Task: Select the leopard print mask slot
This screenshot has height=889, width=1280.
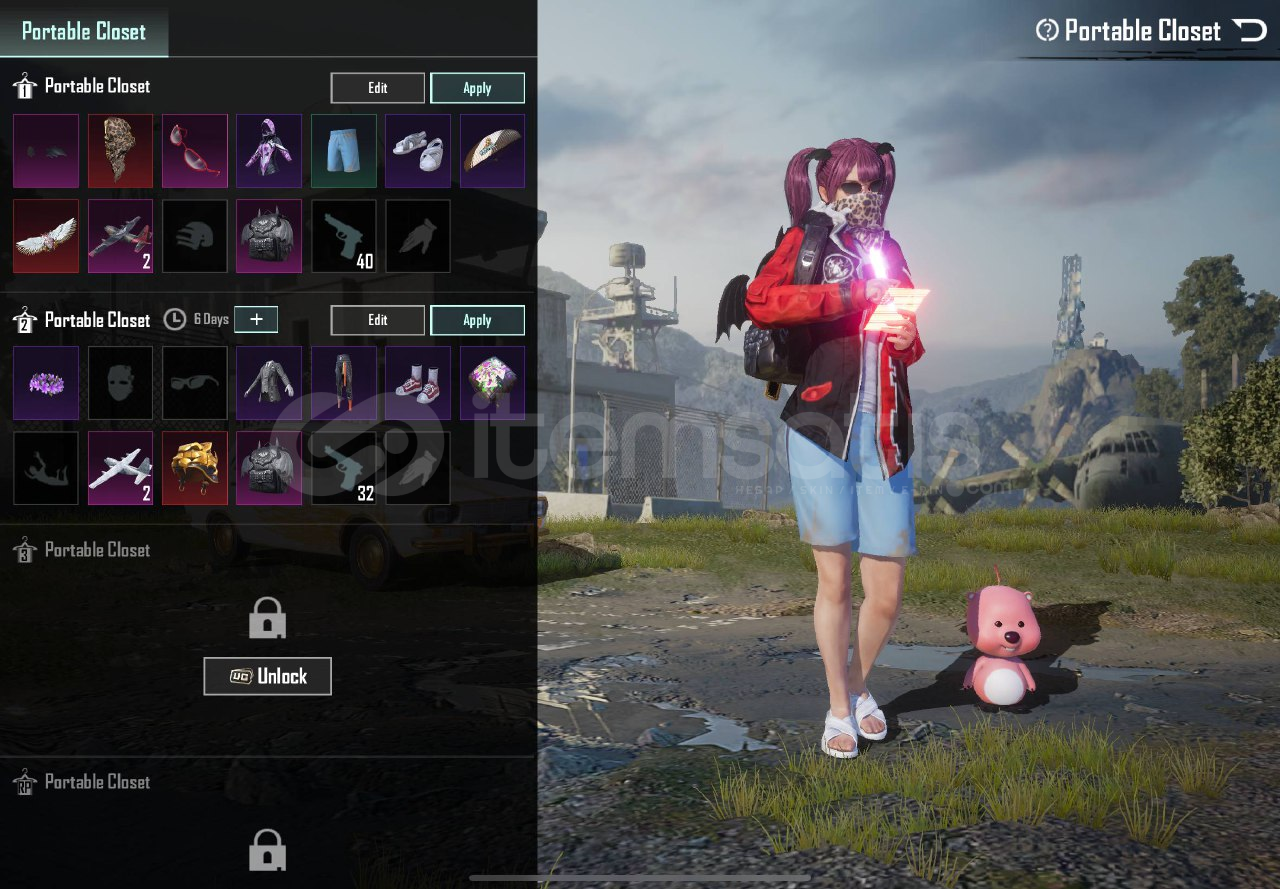Action: pos(120,151)
